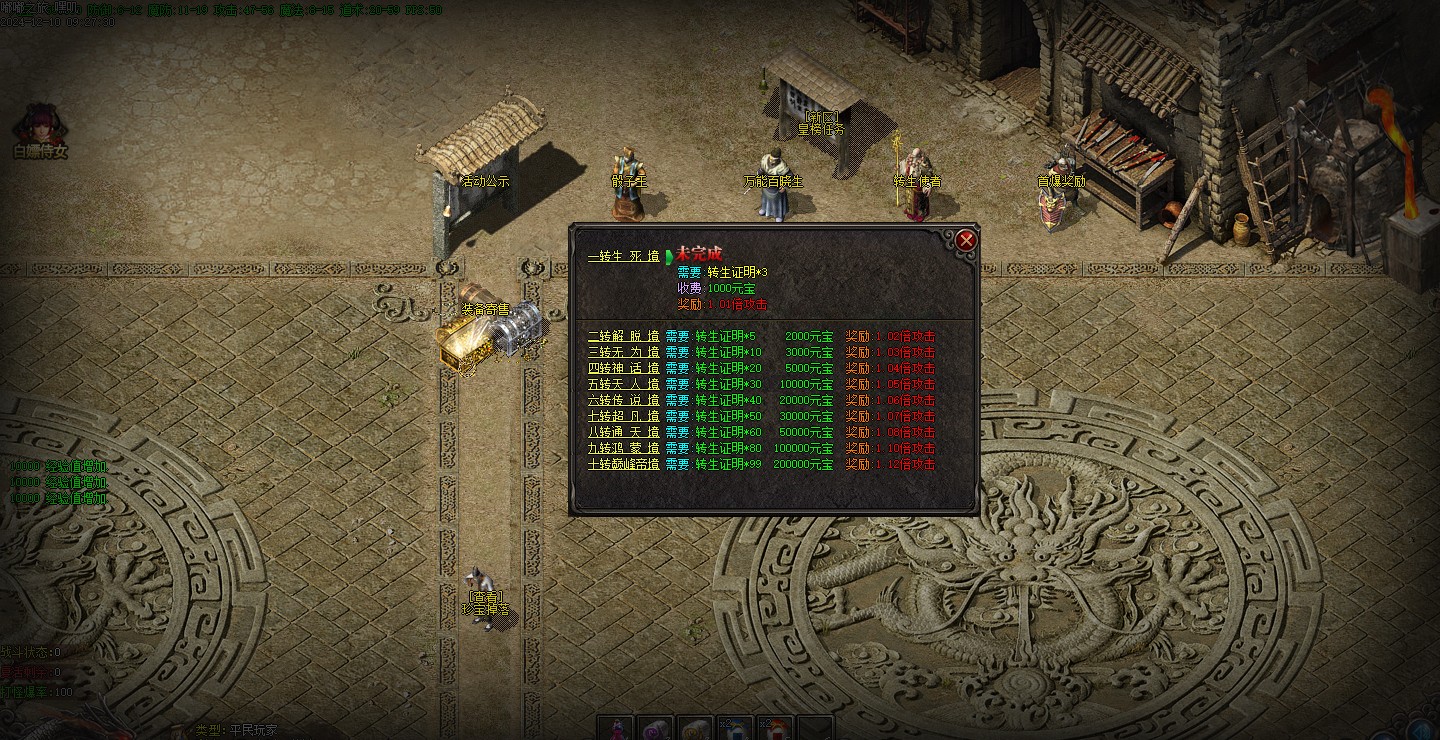Image resolution: width=1440 pixels, height=740 pixels.
Task: Use the red bundle x2 hotbar slot
Action: (775, 729)
